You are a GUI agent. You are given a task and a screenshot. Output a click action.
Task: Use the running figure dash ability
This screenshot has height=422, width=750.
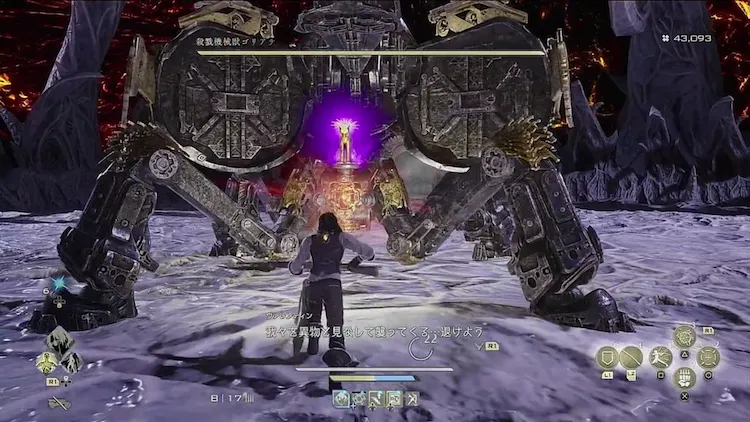click(x=659, y=357)
